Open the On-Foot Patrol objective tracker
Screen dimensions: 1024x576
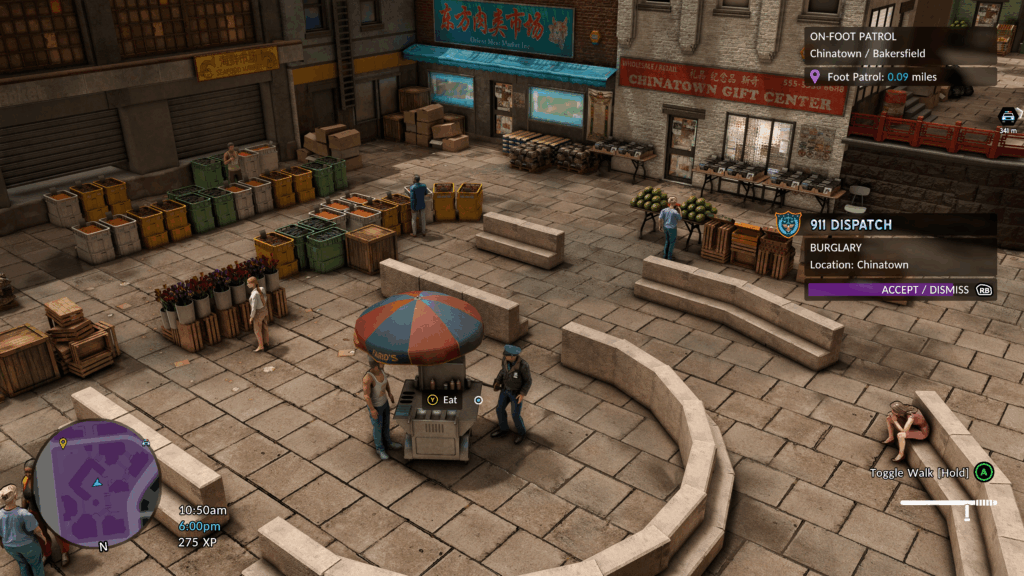point(900,45)
